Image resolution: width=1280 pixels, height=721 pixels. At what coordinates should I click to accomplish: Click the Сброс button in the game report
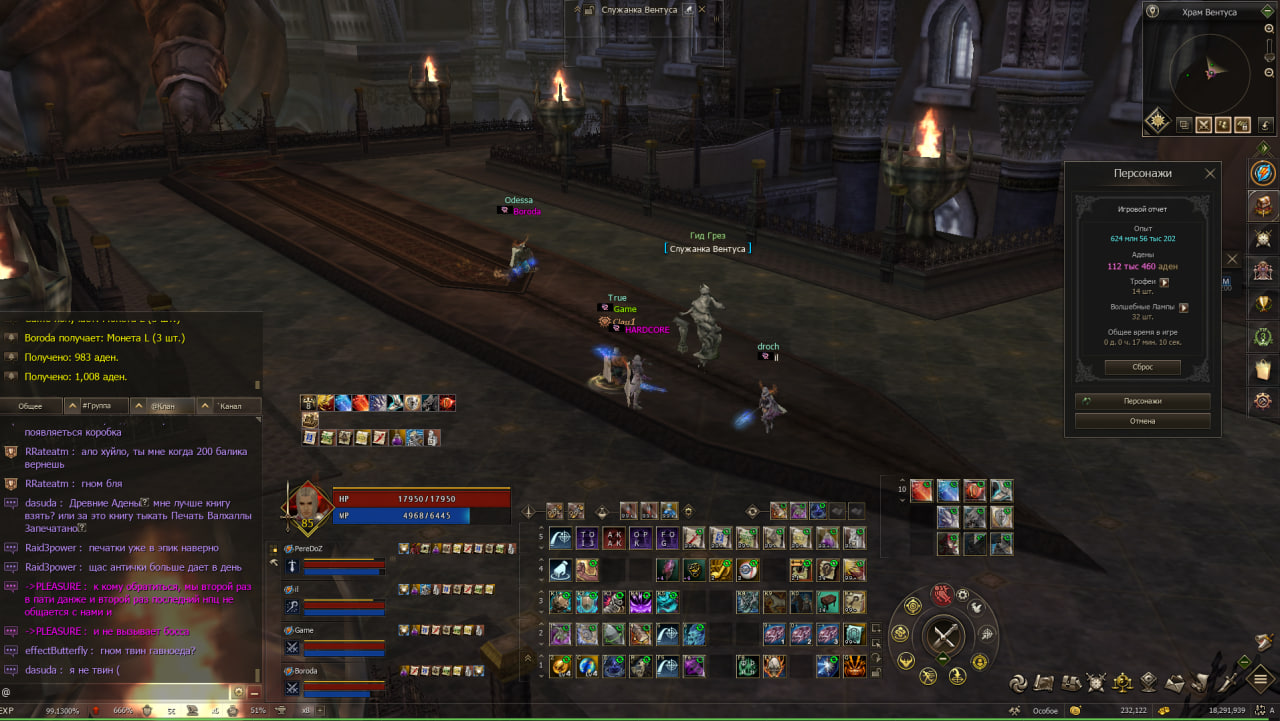tap(1142, 367)
